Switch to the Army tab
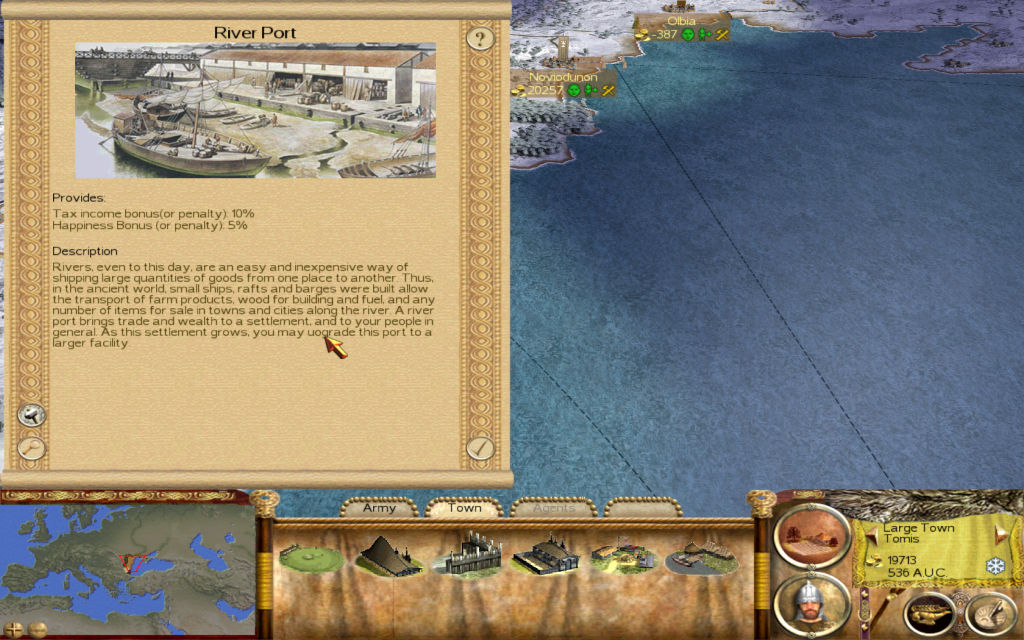 [379, 508]
